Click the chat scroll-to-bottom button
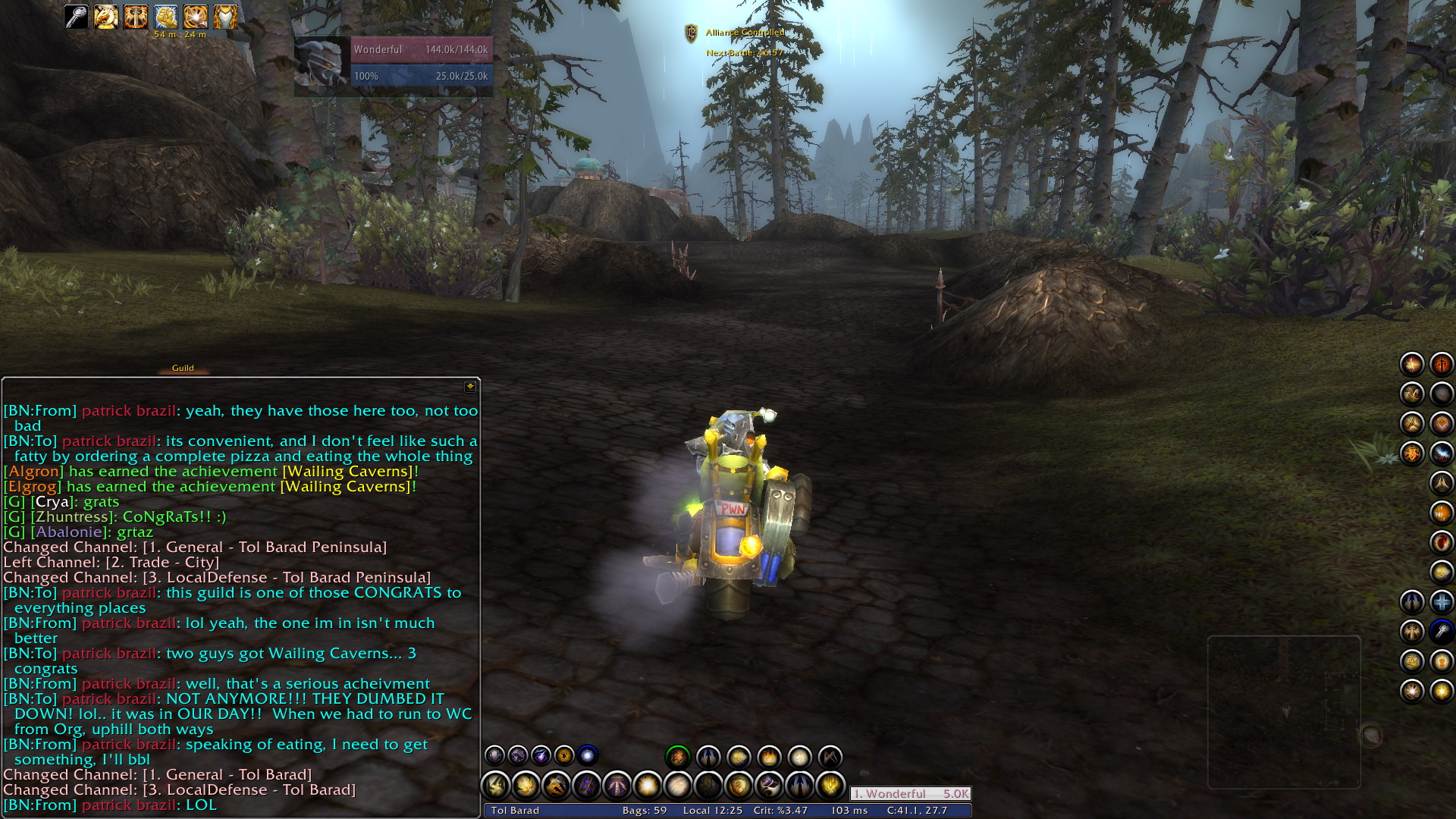Viewport: 1456px width, 819px height. pos(470,387)
